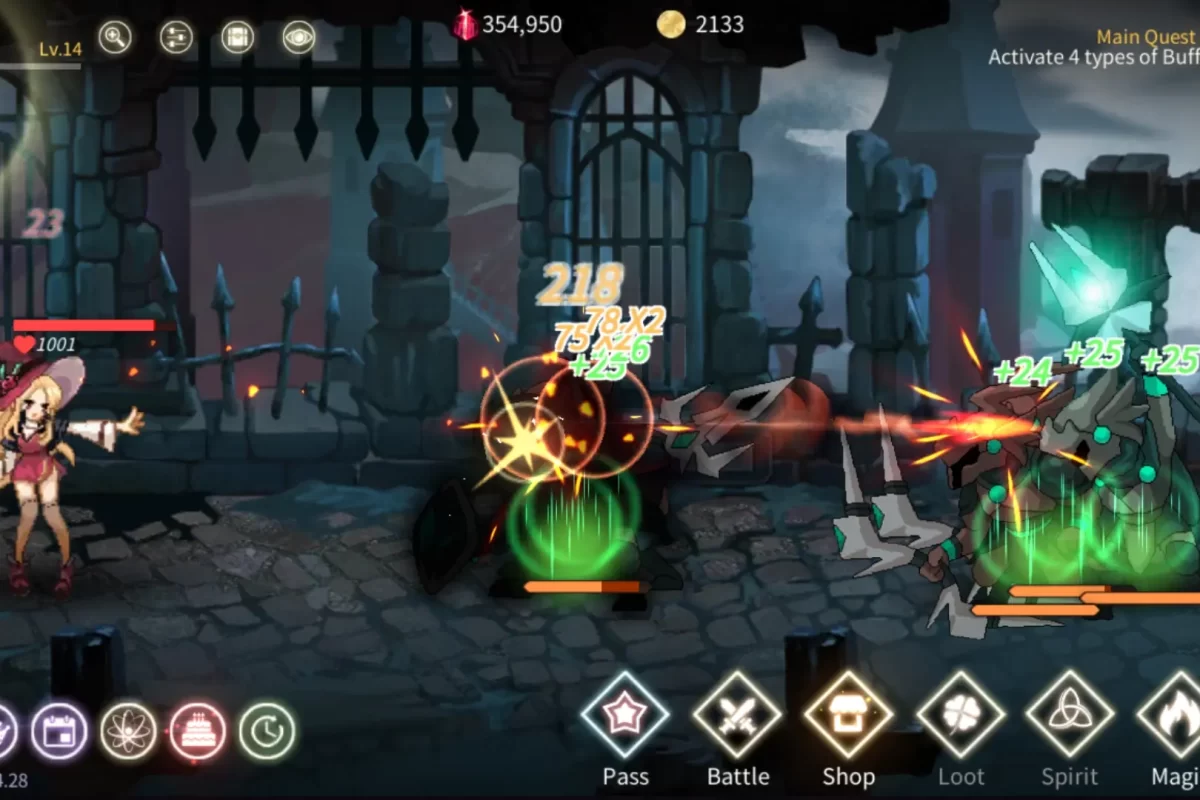Select the Loot clover button
This screenshot has width=1200, height=800.
tap(961, 715)
